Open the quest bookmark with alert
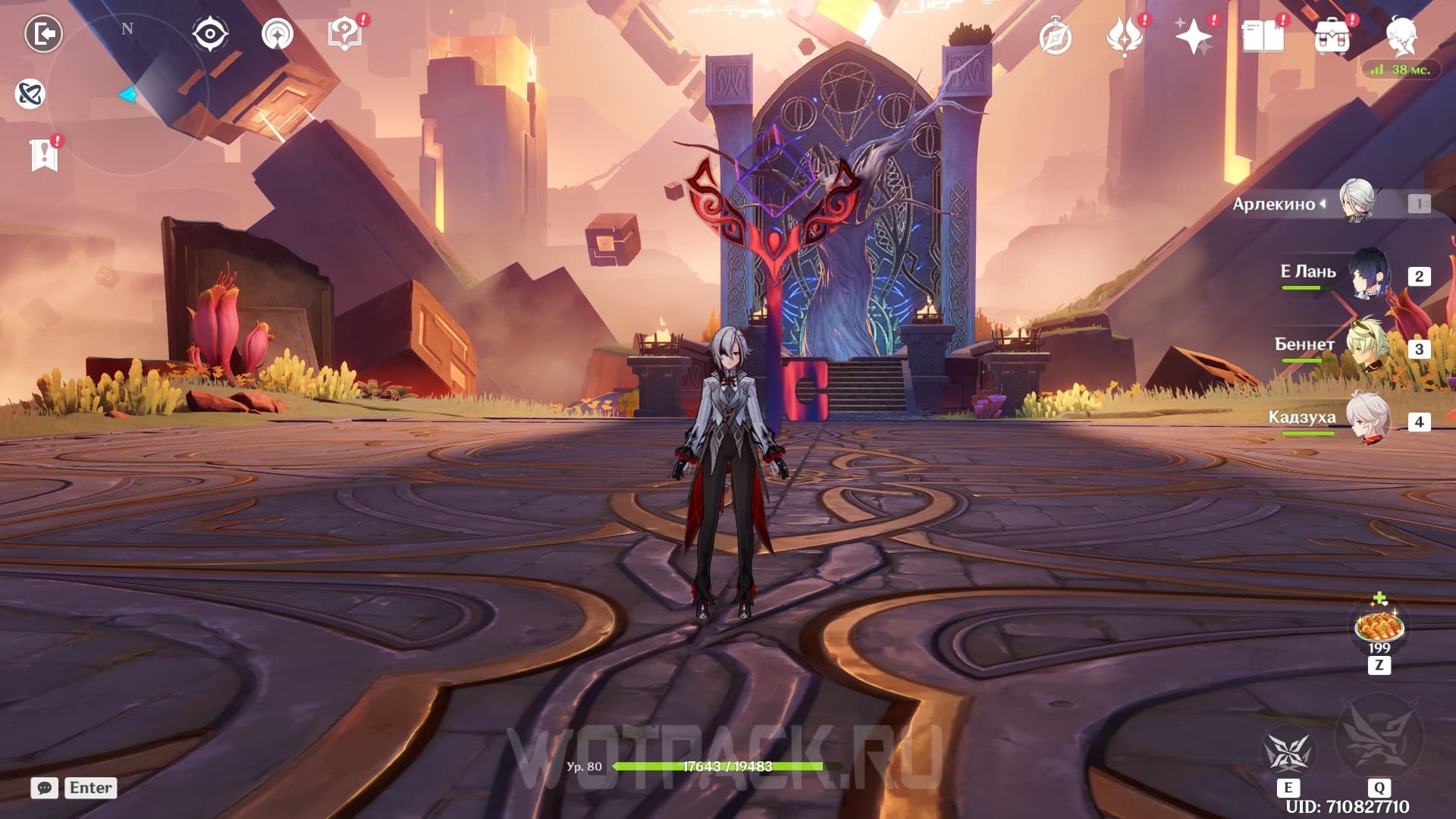This screenshot has height=819, width=1456. [45, 155]
